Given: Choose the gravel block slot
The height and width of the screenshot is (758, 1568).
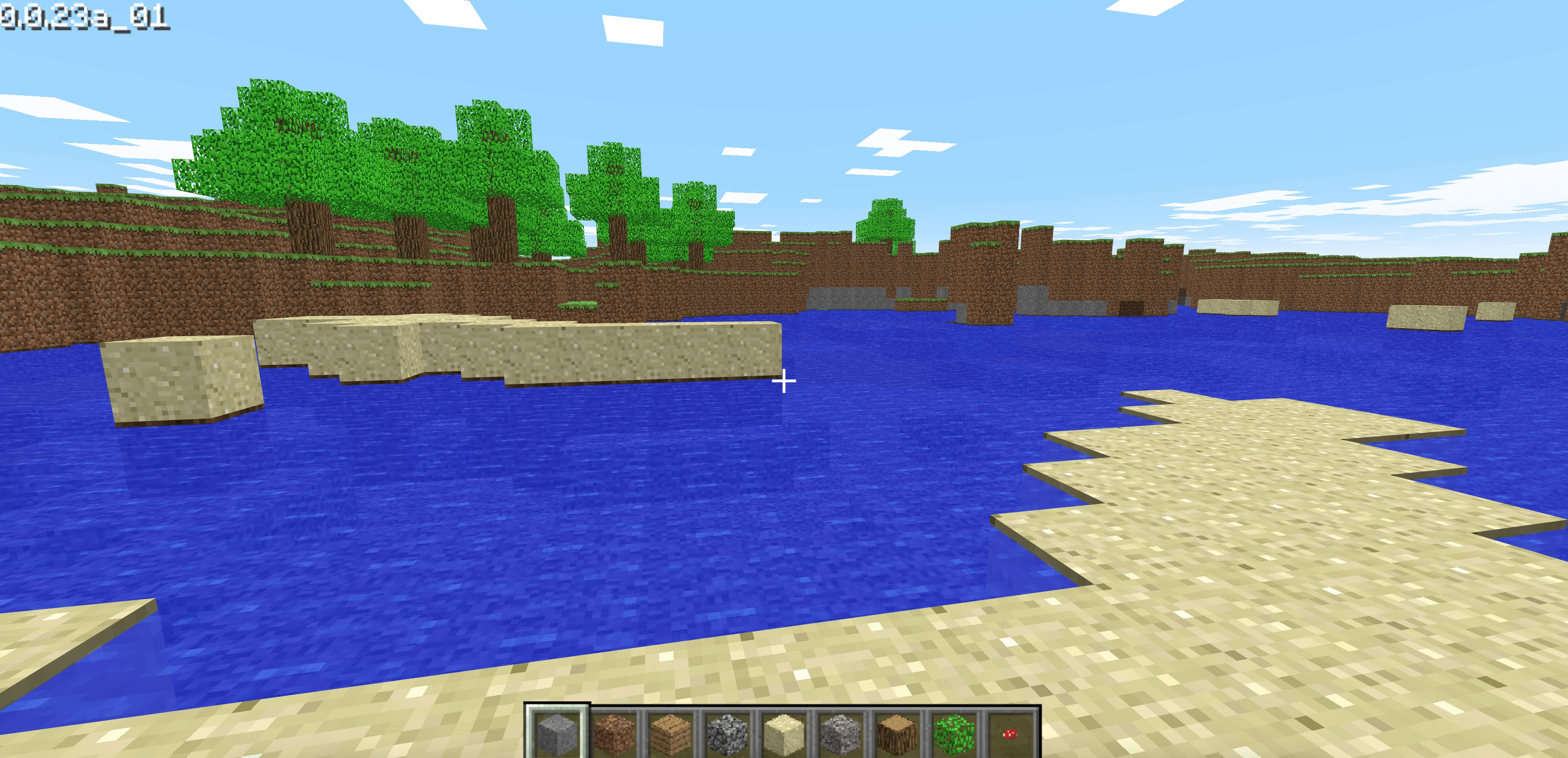Looking at the screenshot, I should pyautogui.click(x=840, y=733).
